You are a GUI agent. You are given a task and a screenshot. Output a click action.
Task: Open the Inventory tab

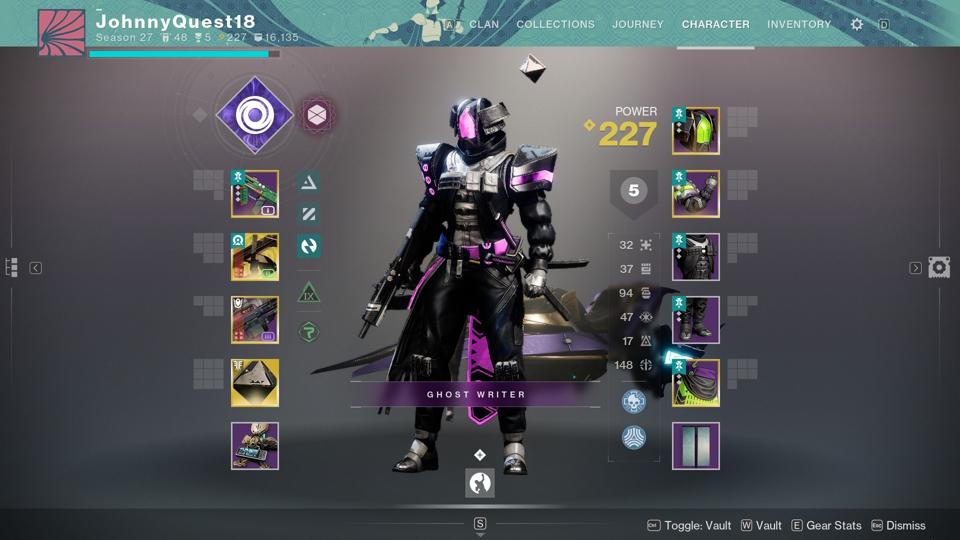pos(798,24)
